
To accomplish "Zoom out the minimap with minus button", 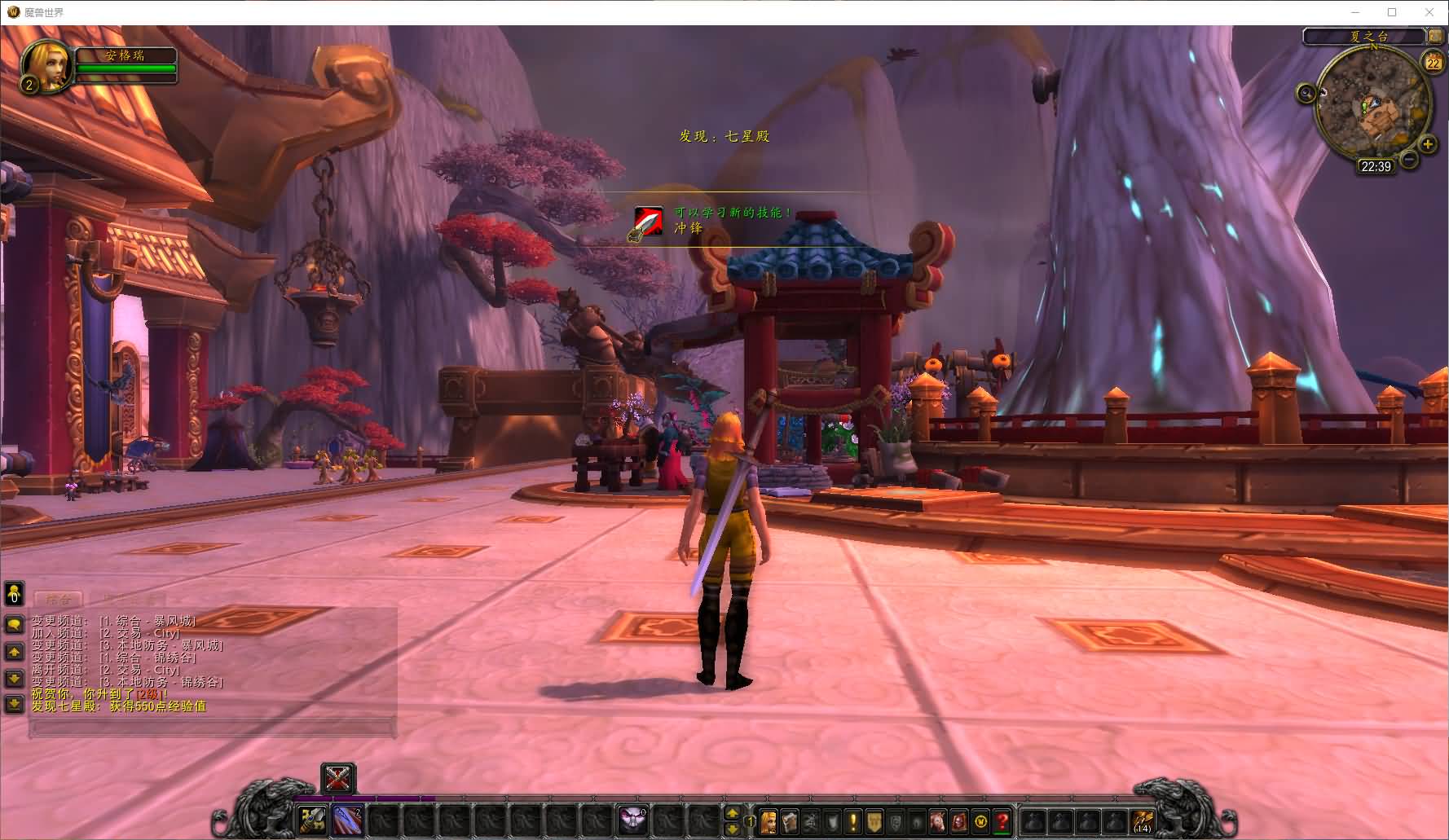I will click(x=1408, y=160).
